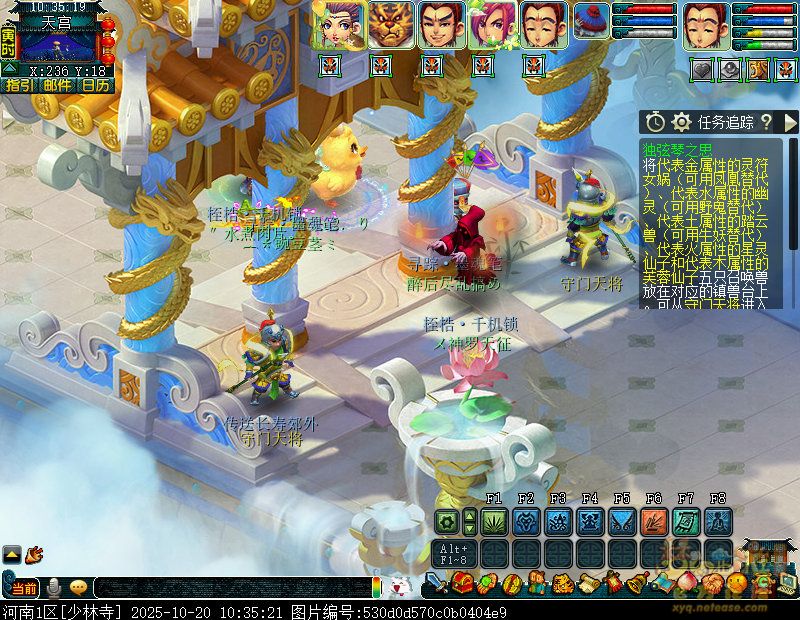Activate the F8 meditation skill slot
Viewport: 800px width, 620px height.
pyautogui.click(x=717, y=521)
